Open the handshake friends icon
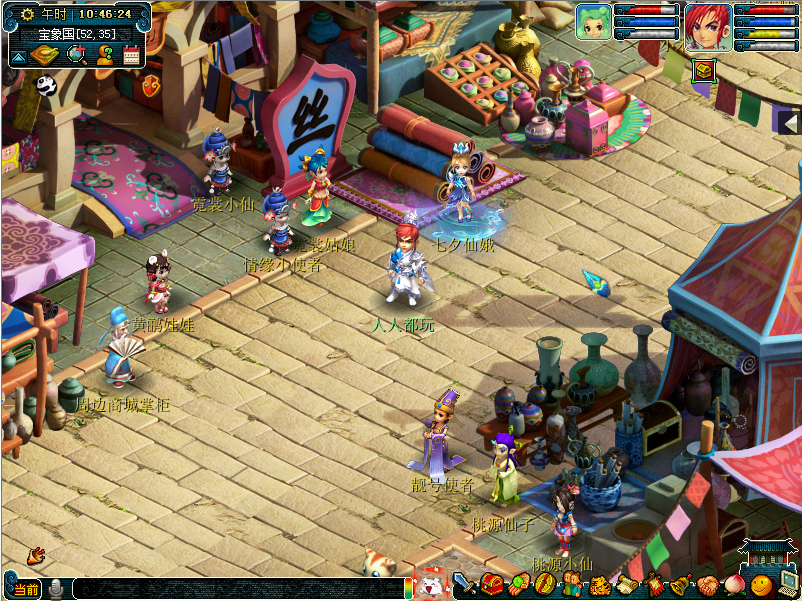The image size is (802, 601). click(707, 585)
